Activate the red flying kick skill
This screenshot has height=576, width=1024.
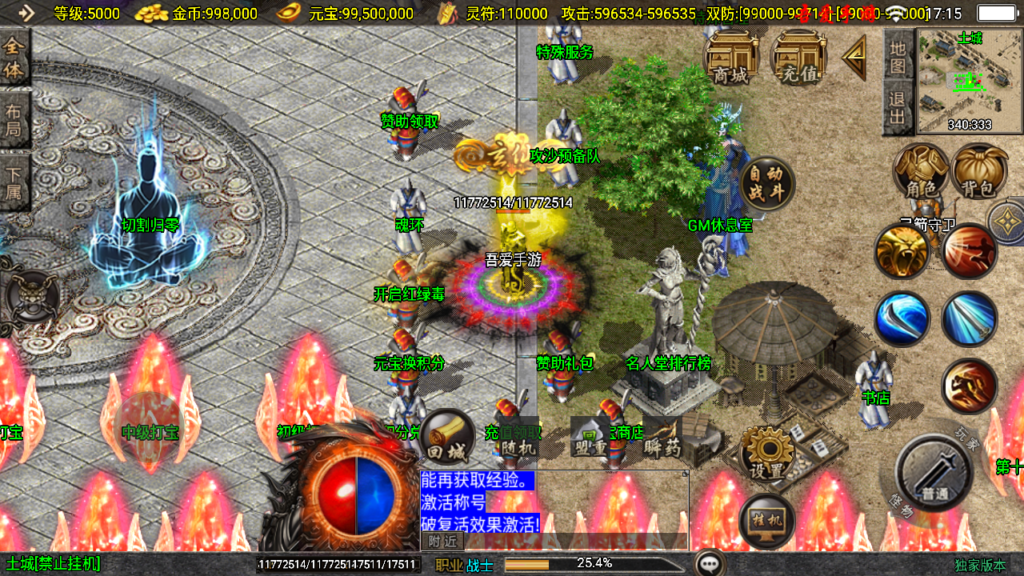click(968, 251)
